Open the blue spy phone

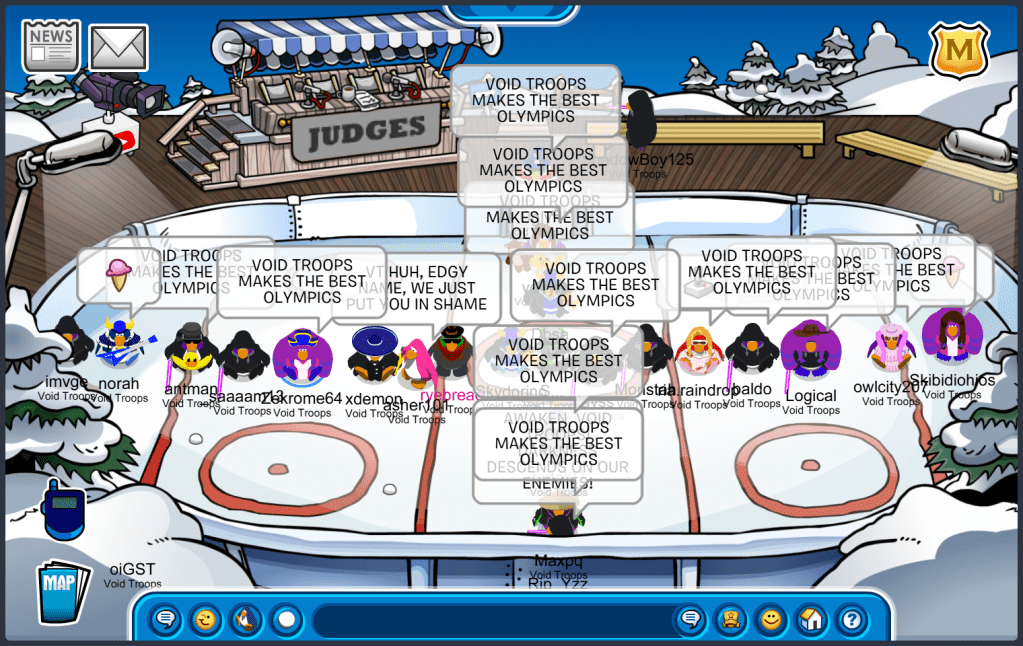point(65,507)
